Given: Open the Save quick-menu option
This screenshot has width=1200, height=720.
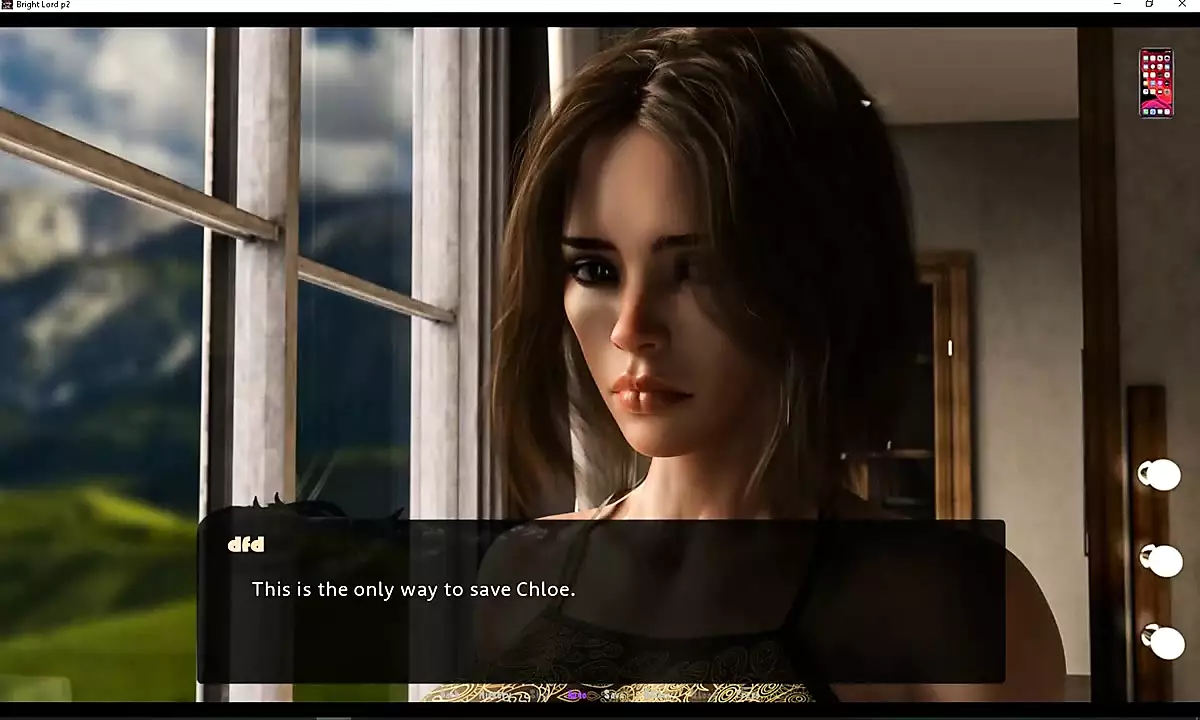Looking at the screenshot, I should (613, 694).
